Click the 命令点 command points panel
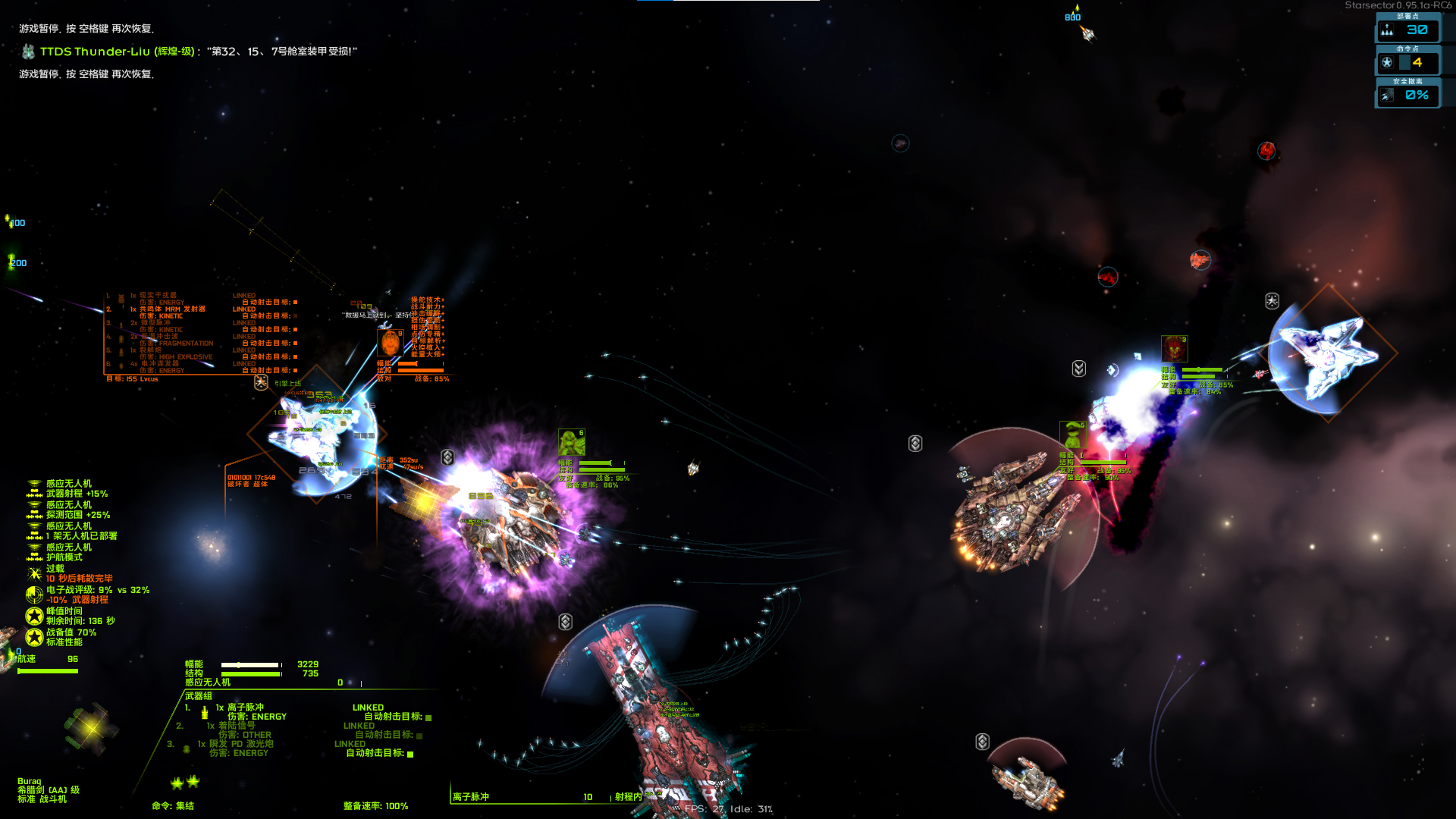The image size is (1456, 819). [1407, 62]
